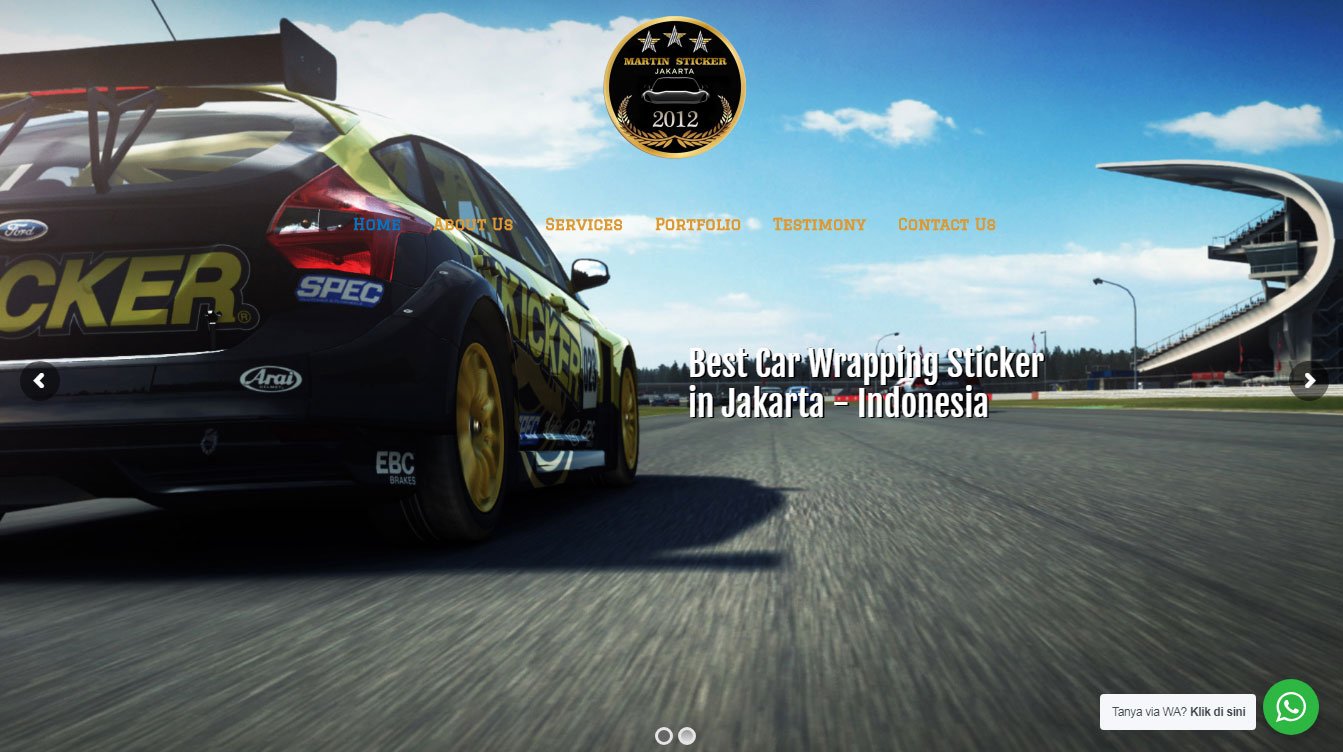Select the first slide indicator dot
The height and width of the screenshot is (752, 1343).
point(663,736)
